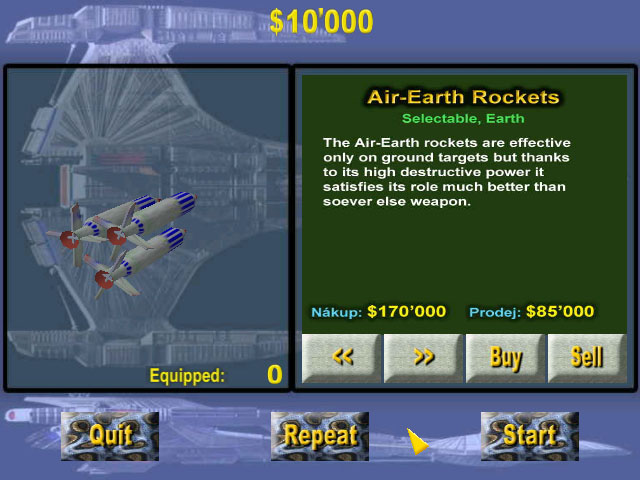Quit the weapon shop
This screenshot has width=640, height=480.
pyautogui.click(x=110, y=435)
